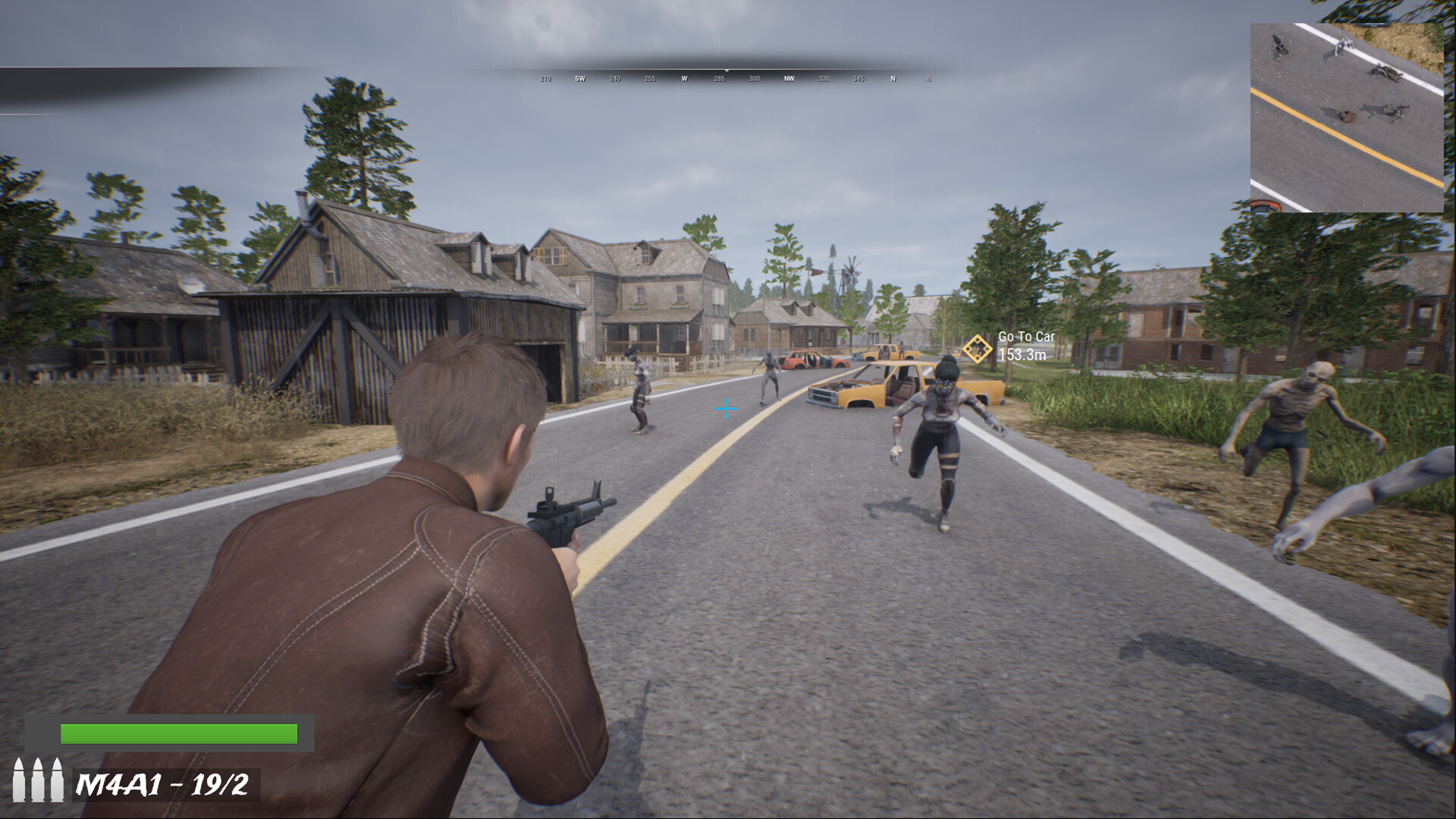Click the SW marker on the compass bar
The height and width of the screenshot is (819, 1456).
click(580, 78)
